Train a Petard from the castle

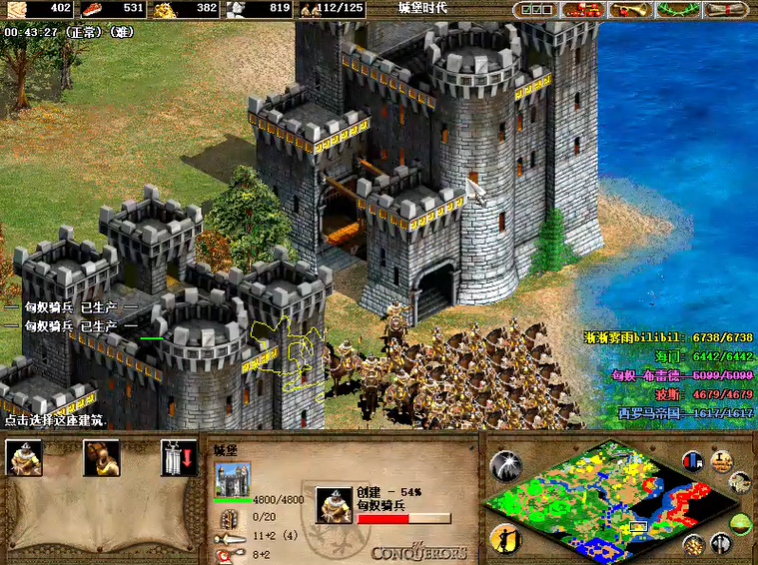pos(100,457)
